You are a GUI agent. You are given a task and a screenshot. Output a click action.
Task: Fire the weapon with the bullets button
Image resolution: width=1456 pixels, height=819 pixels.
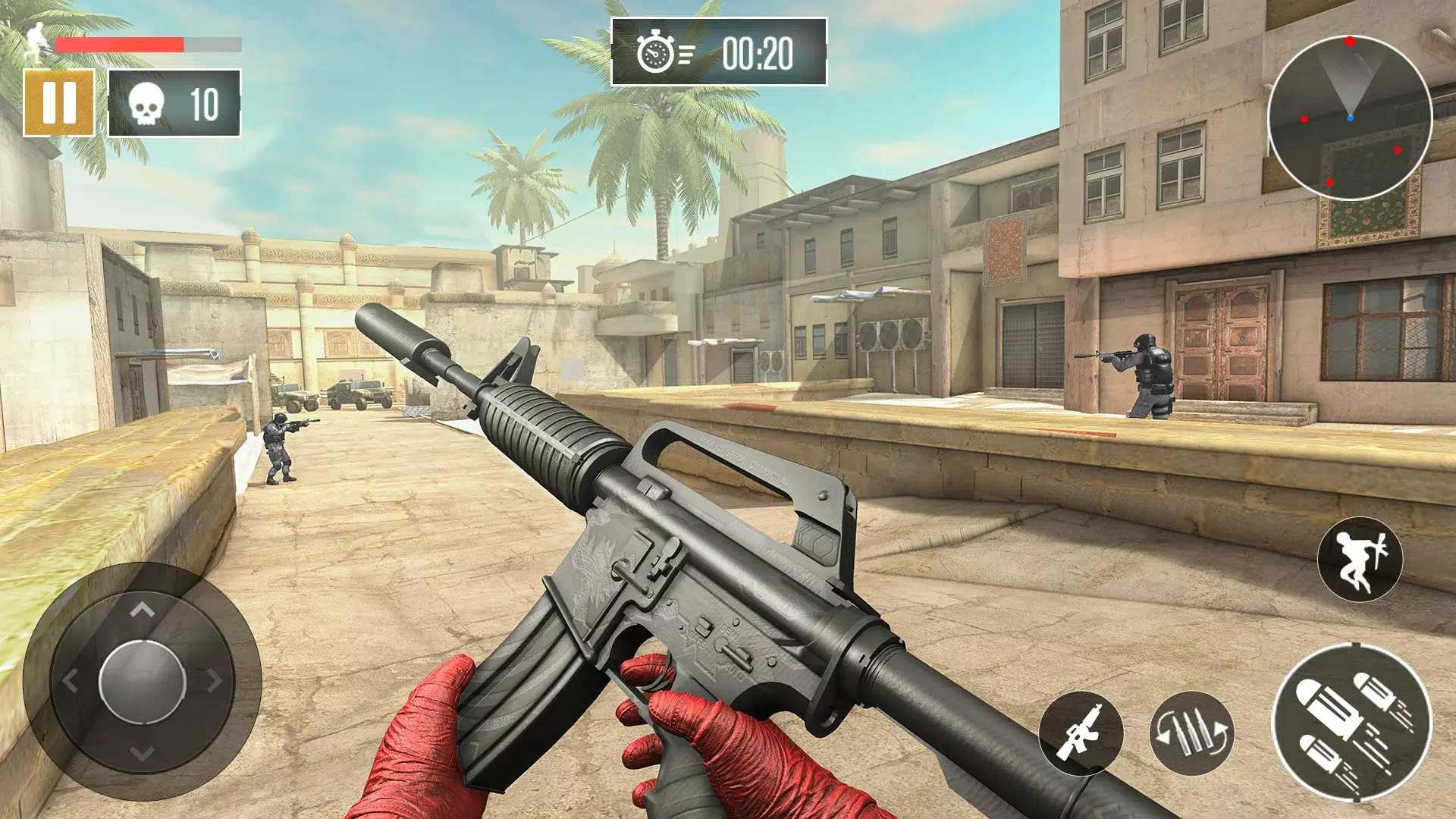pos(1352,722)
